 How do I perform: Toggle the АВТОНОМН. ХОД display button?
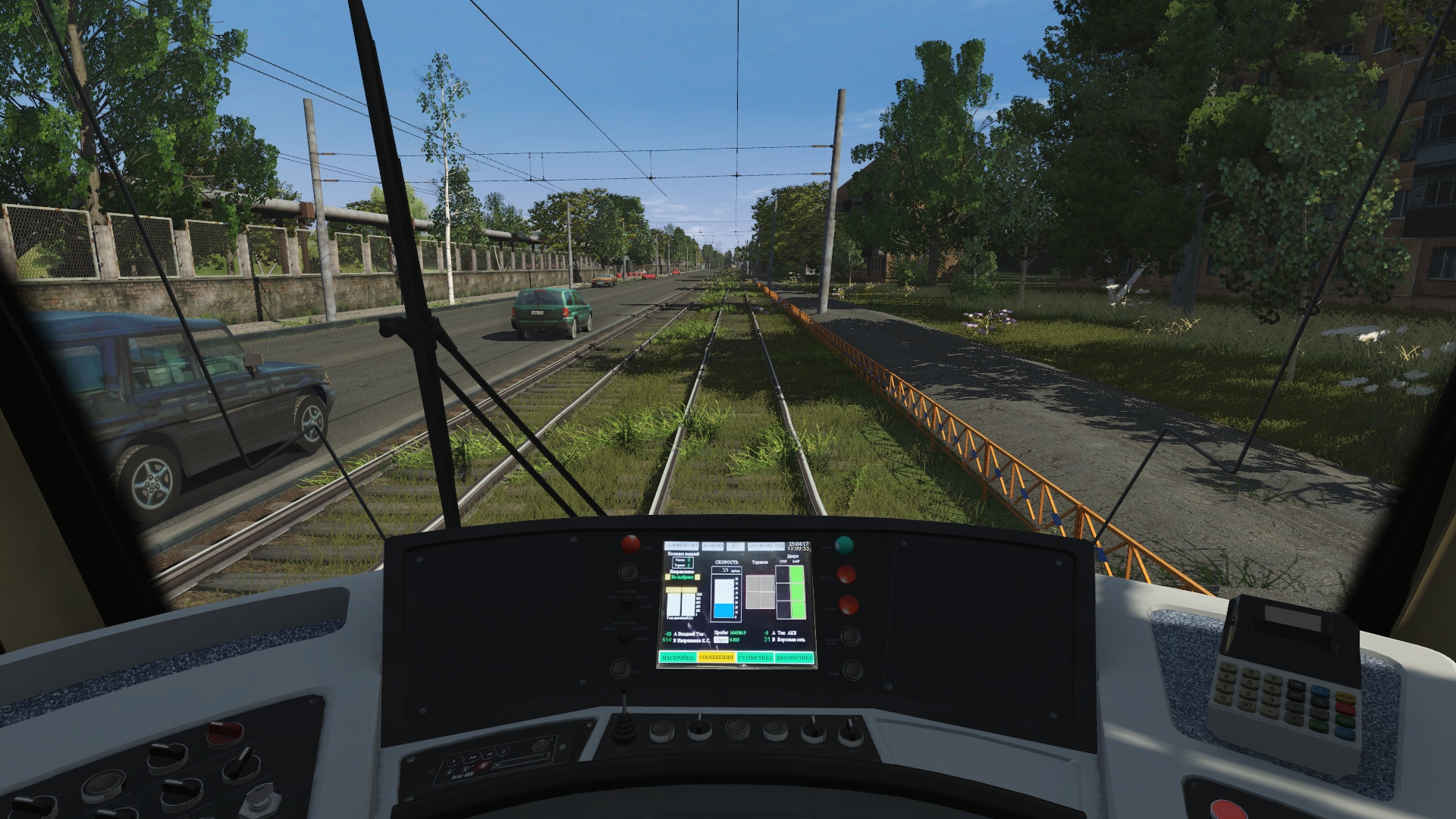[766, 546]
